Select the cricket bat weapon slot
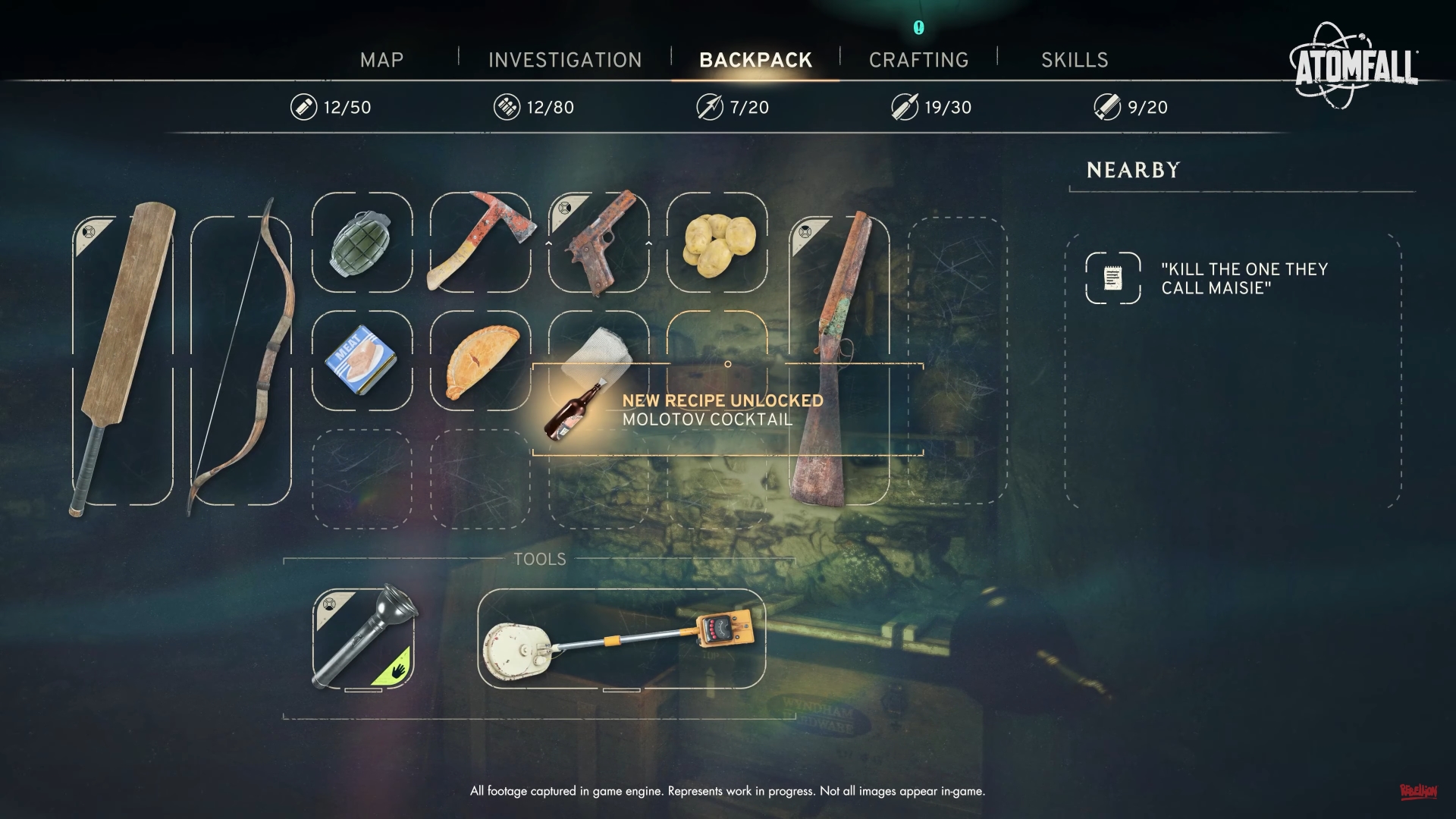The image size is (1456, 819). click(x=123, y=360)
